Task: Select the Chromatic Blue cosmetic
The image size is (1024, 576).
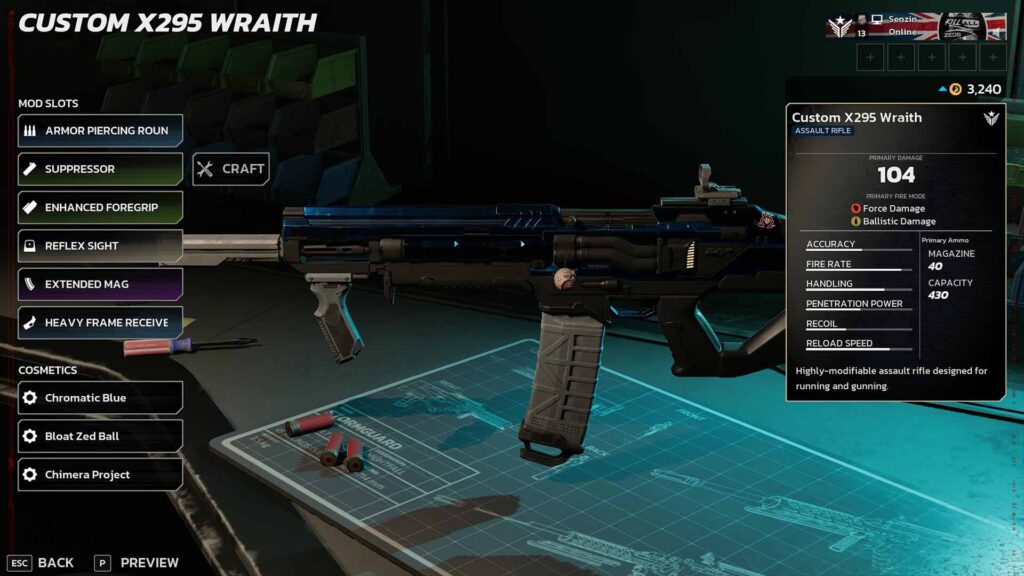Action: coord(100,398)
